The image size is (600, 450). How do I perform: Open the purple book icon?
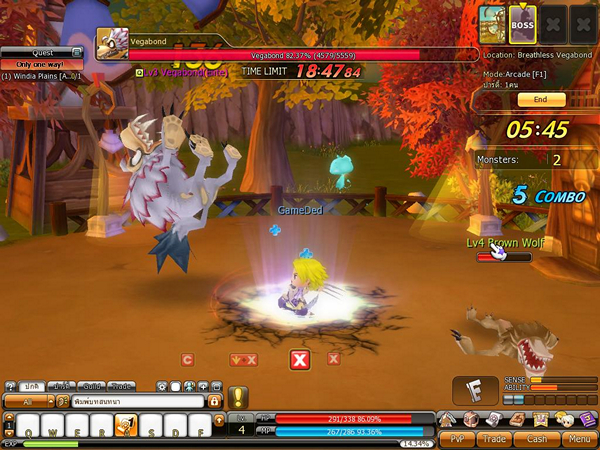coord(587,419)
